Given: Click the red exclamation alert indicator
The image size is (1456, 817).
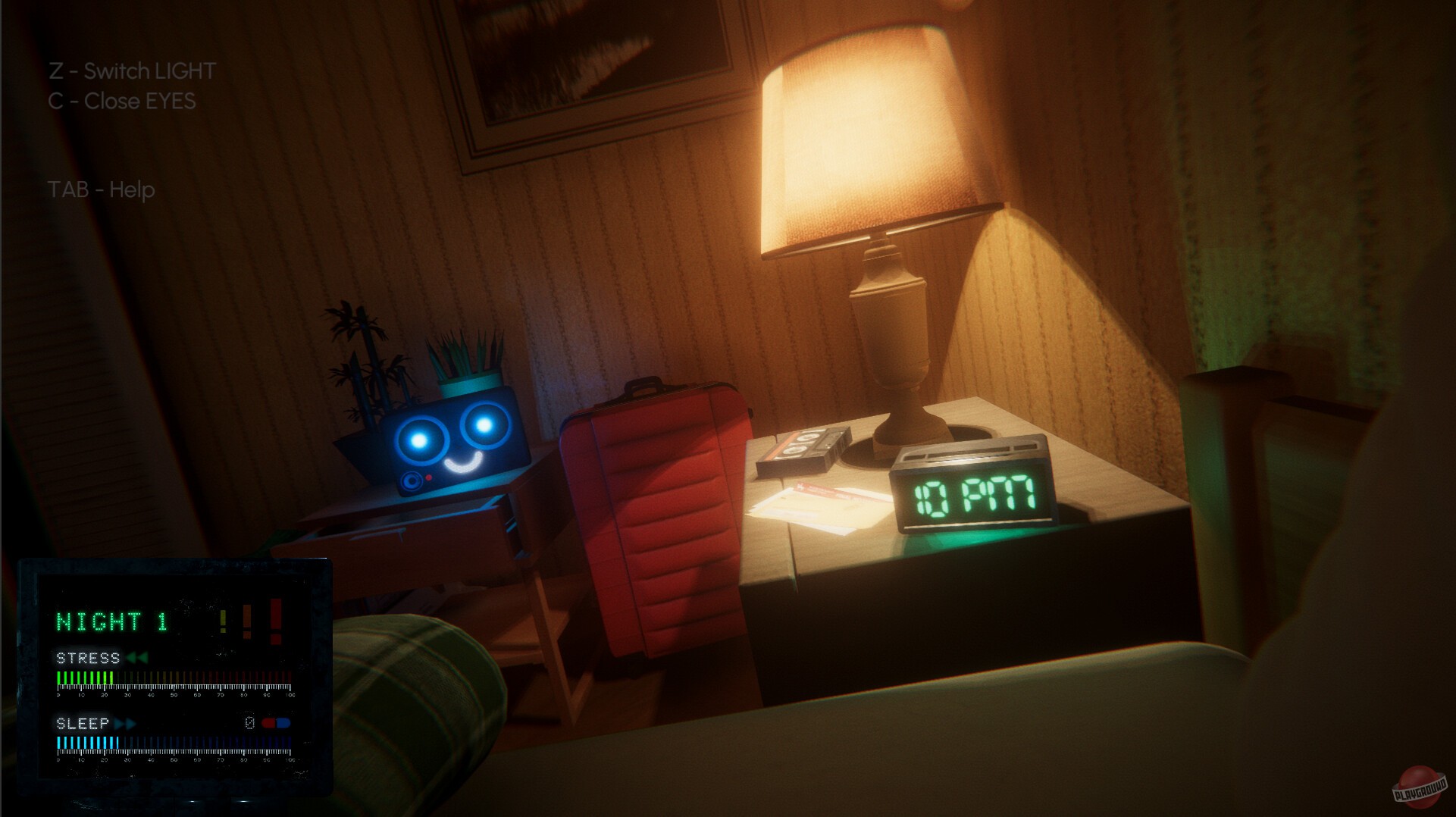Looking at the screenshot, I should coord(275,619).
